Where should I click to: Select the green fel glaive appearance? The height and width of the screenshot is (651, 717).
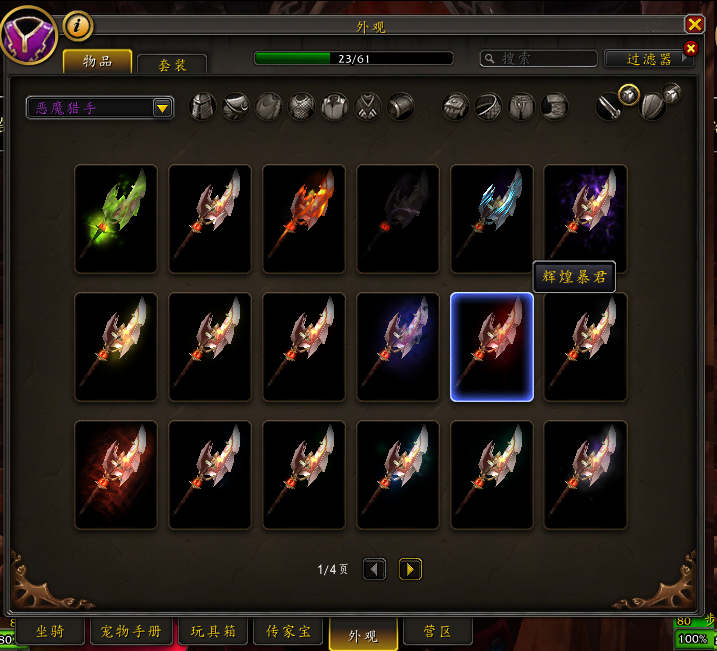(x=116, y=219)
